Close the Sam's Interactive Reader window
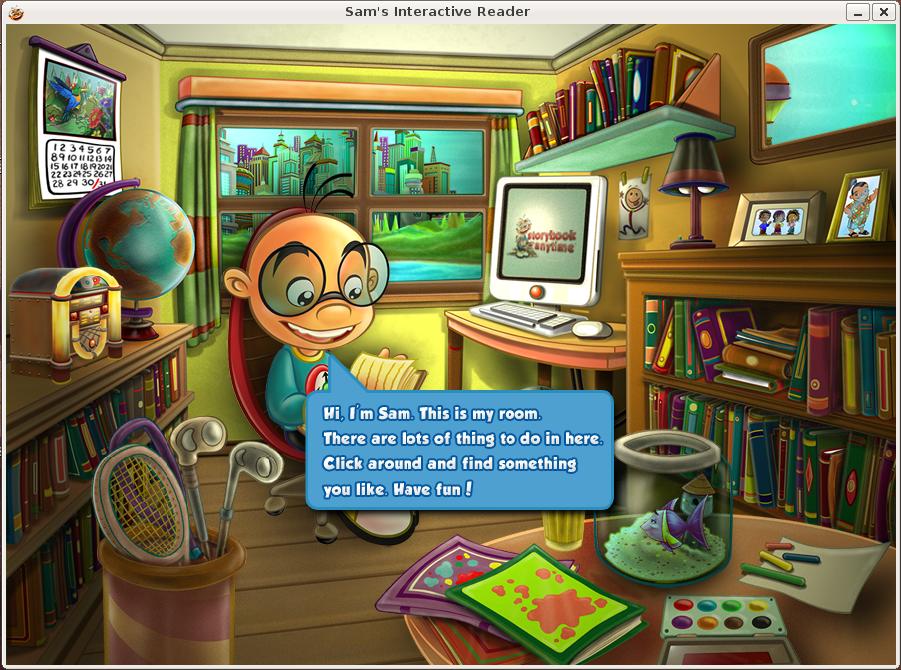This screenshot has width=901, height=670. (x=883, y=12)
